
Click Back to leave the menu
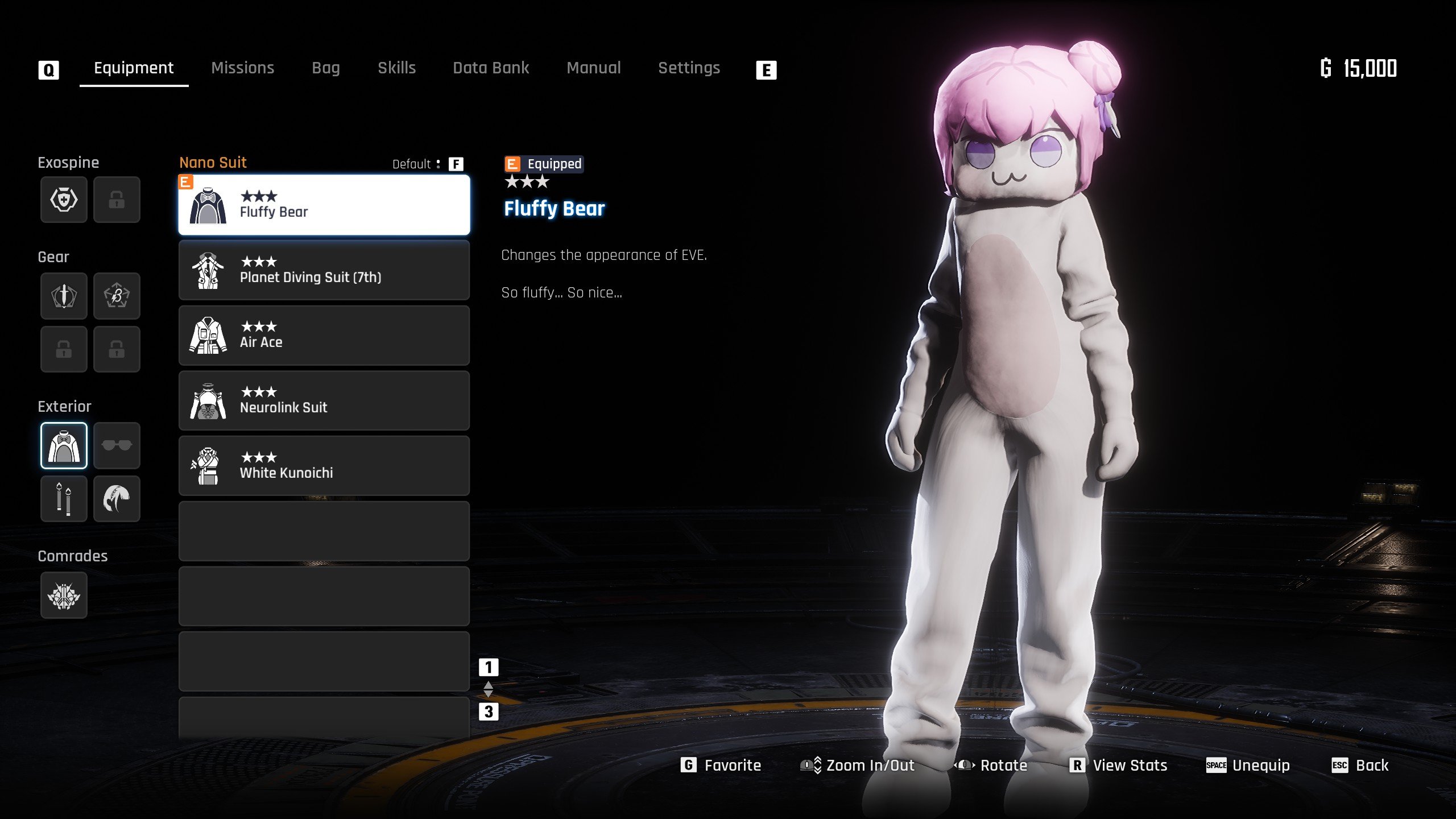pos(1360,766)
